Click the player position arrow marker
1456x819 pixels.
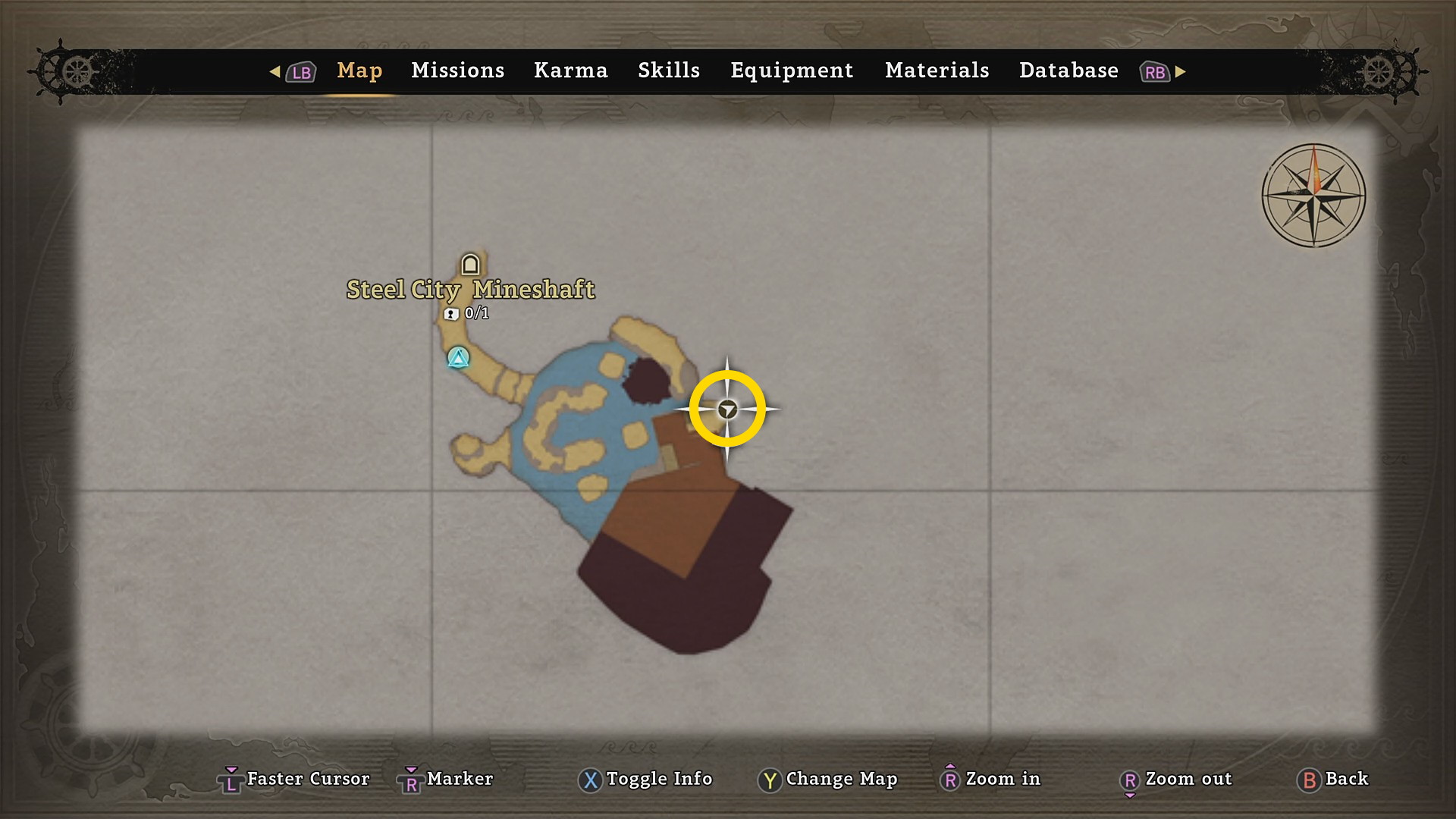(727, 409)
